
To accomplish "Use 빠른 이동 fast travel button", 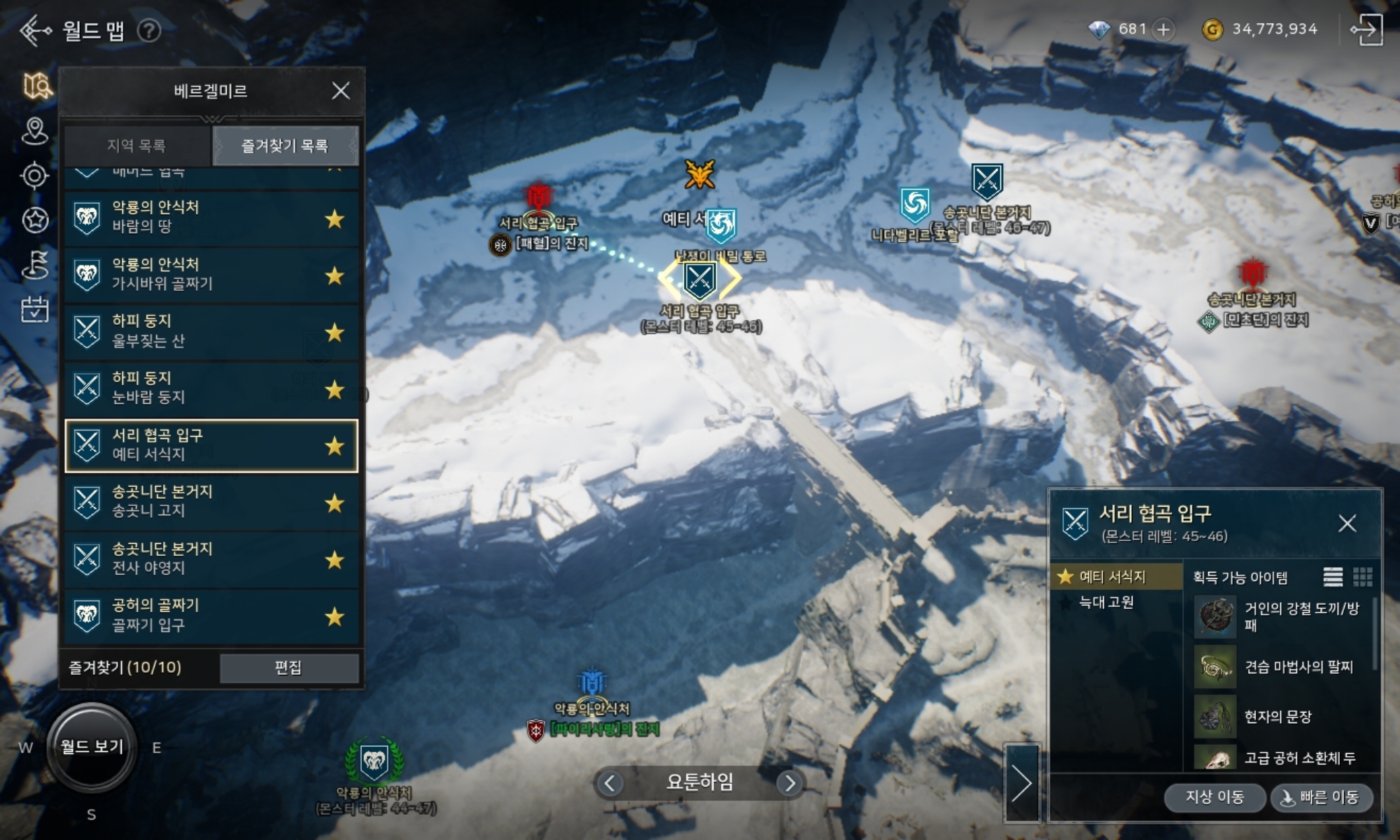I will click(x=1321, y=797).
